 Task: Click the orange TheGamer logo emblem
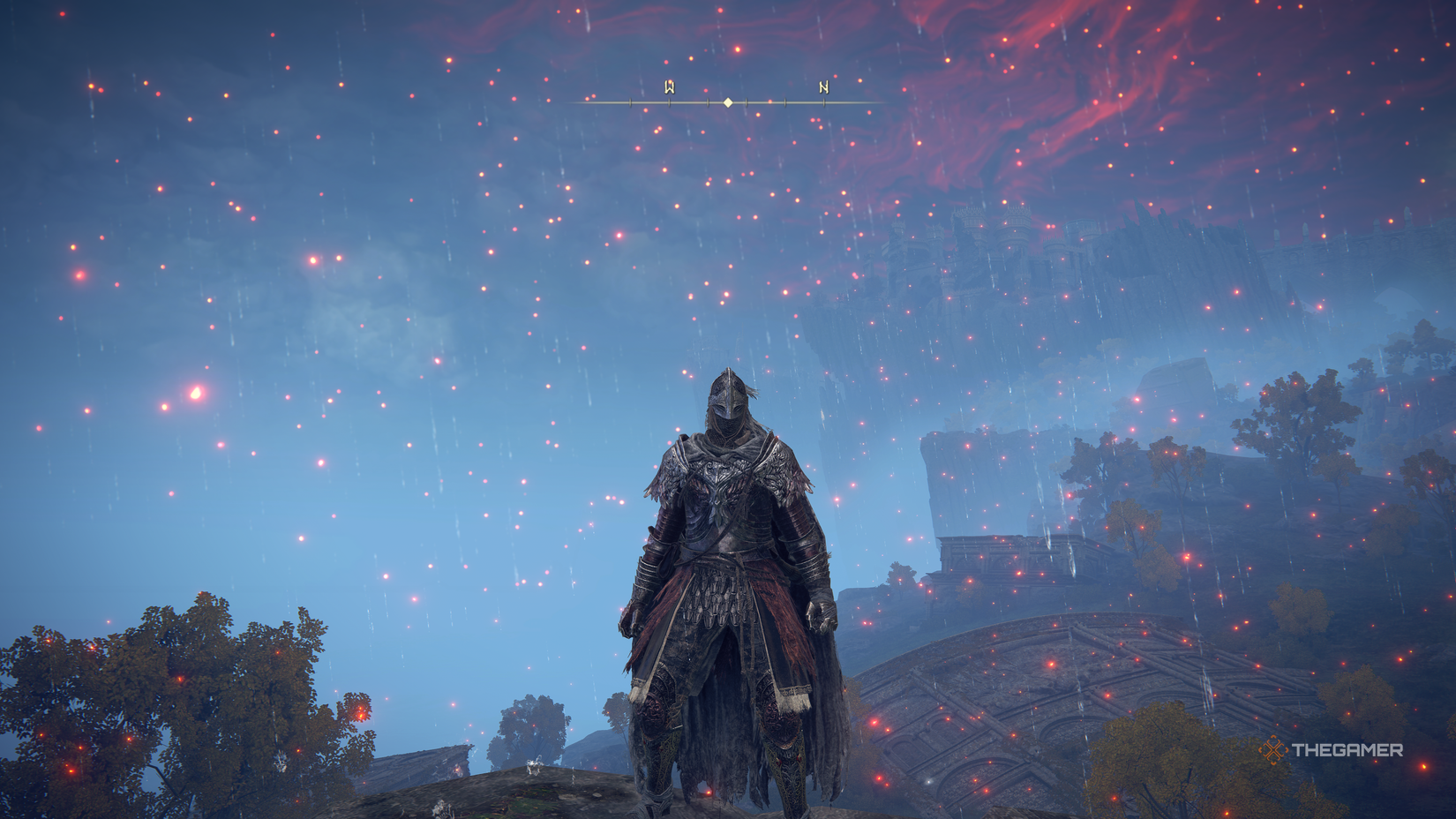pyautogui.click(x=1273, y=748)
